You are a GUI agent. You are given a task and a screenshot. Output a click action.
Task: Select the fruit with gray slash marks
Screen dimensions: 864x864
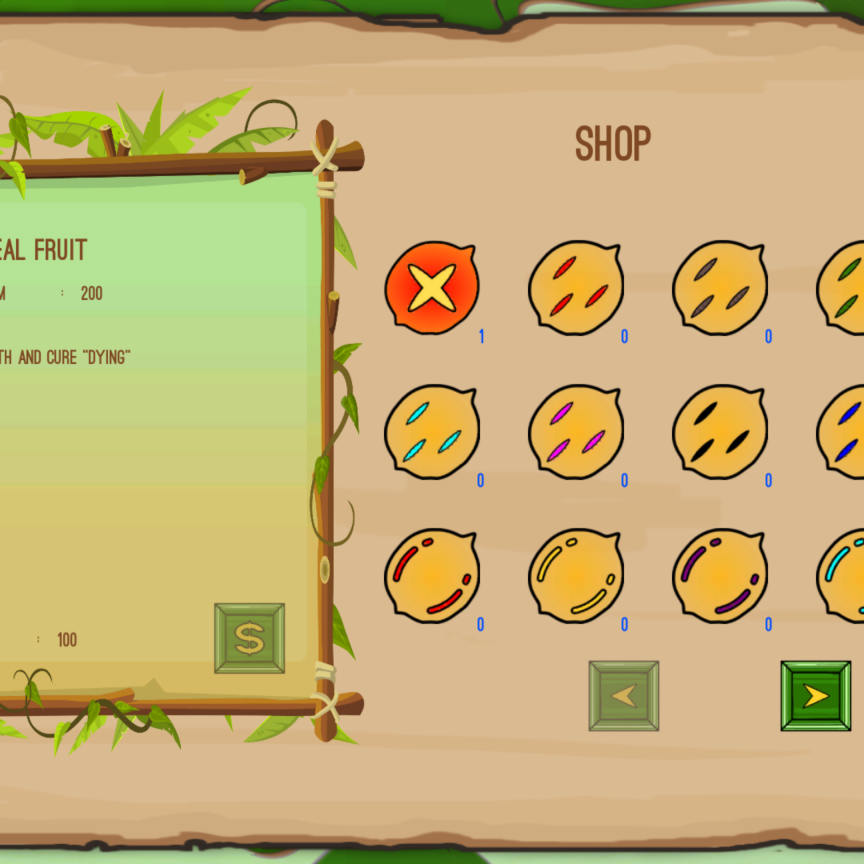coord(720,287)
